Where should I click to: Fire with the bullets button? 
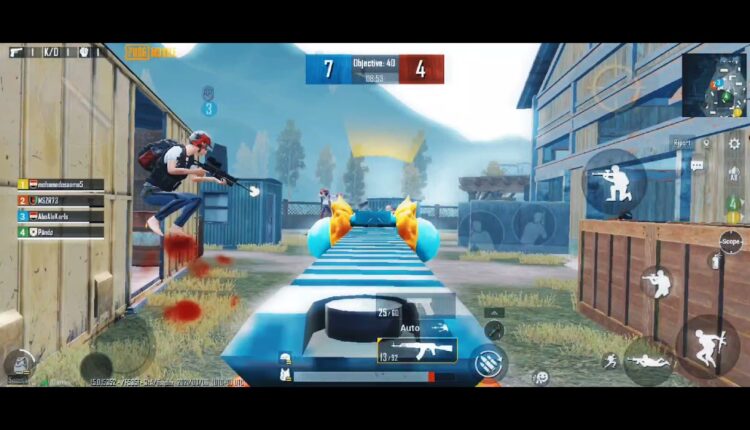click(x=489, y=361)
